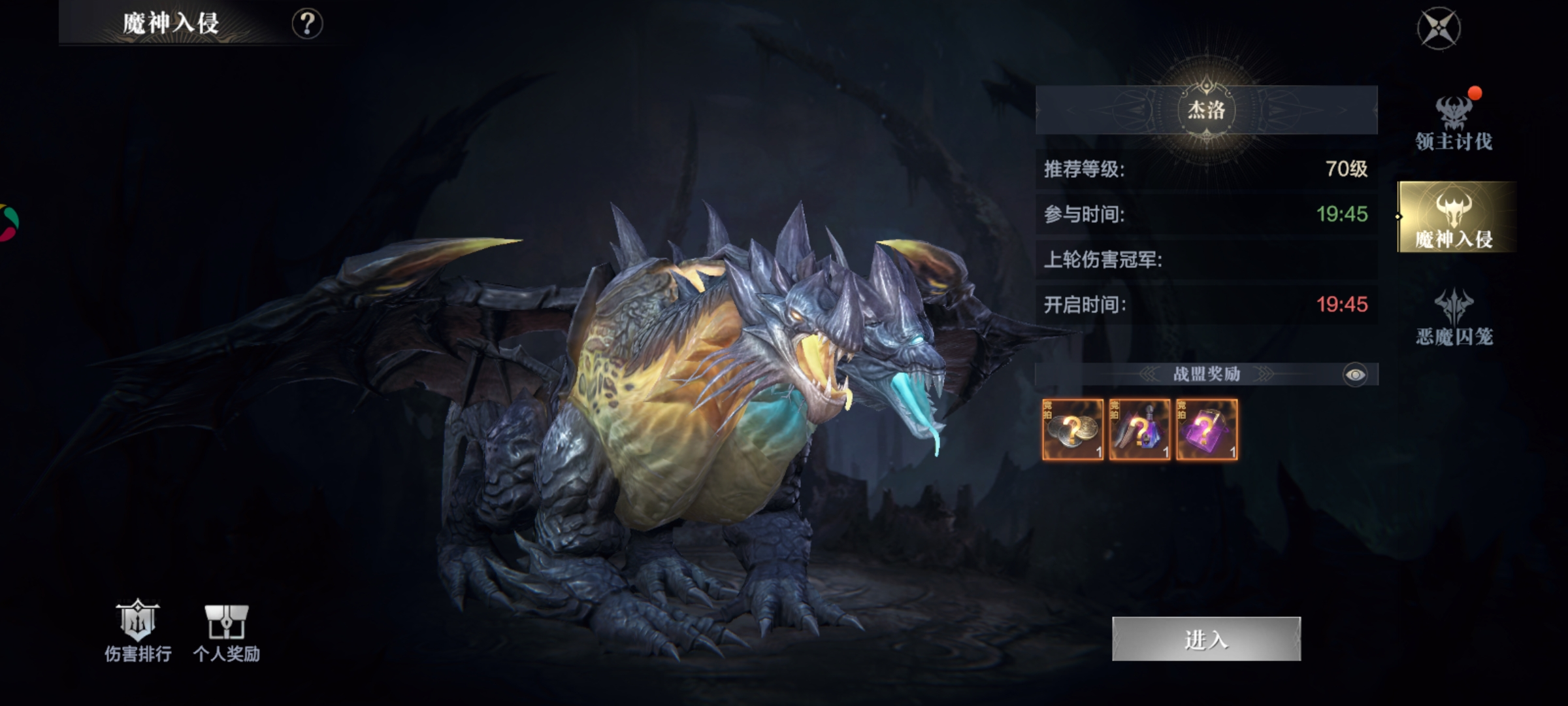Preview 战盟奖励 with the eye icon
The width and height of the screenshot is (1568, 706).
(1355, 375)
